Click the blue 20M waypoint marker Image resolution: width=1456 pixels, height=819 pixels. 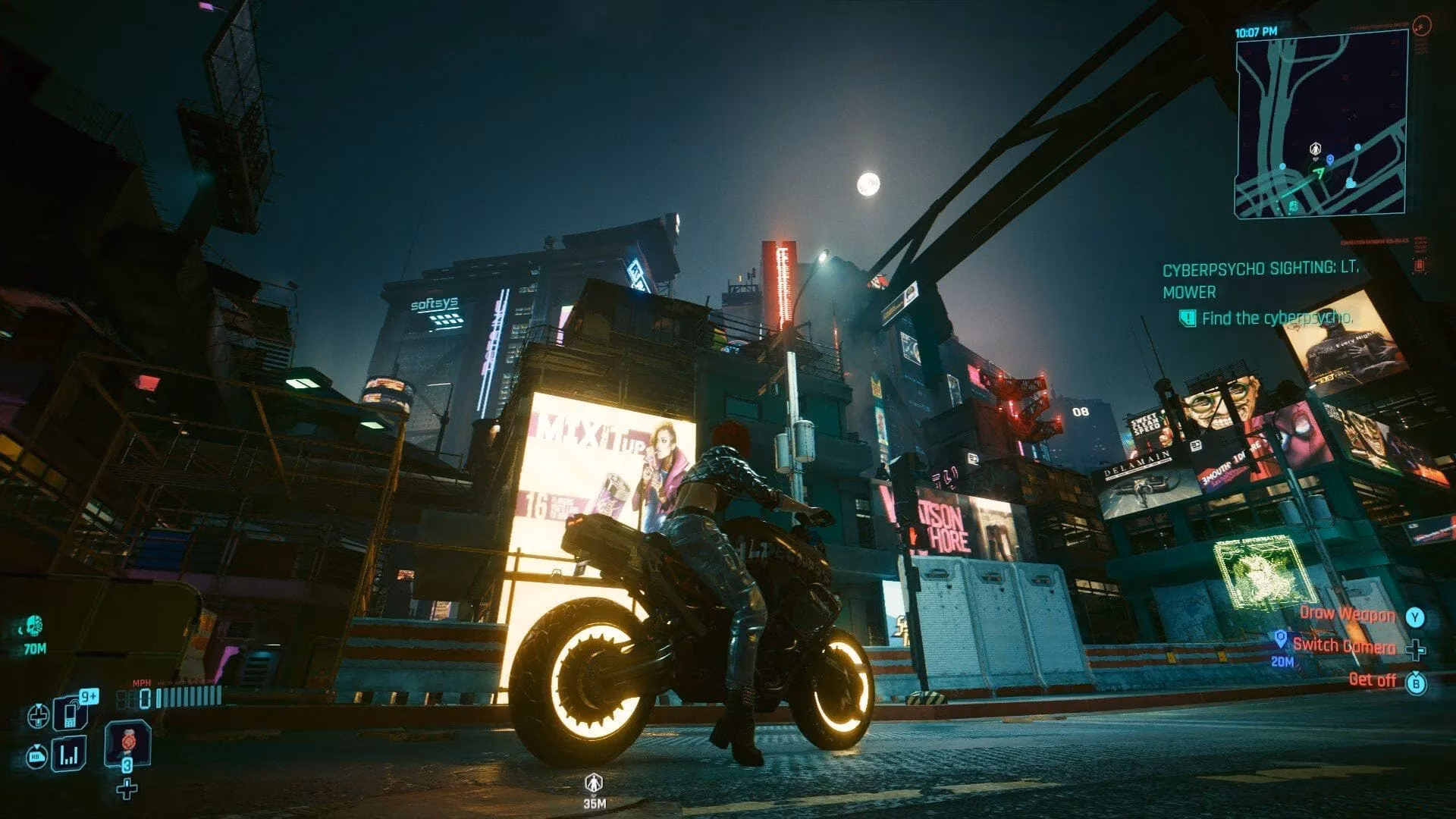[x=1282, y=641]
